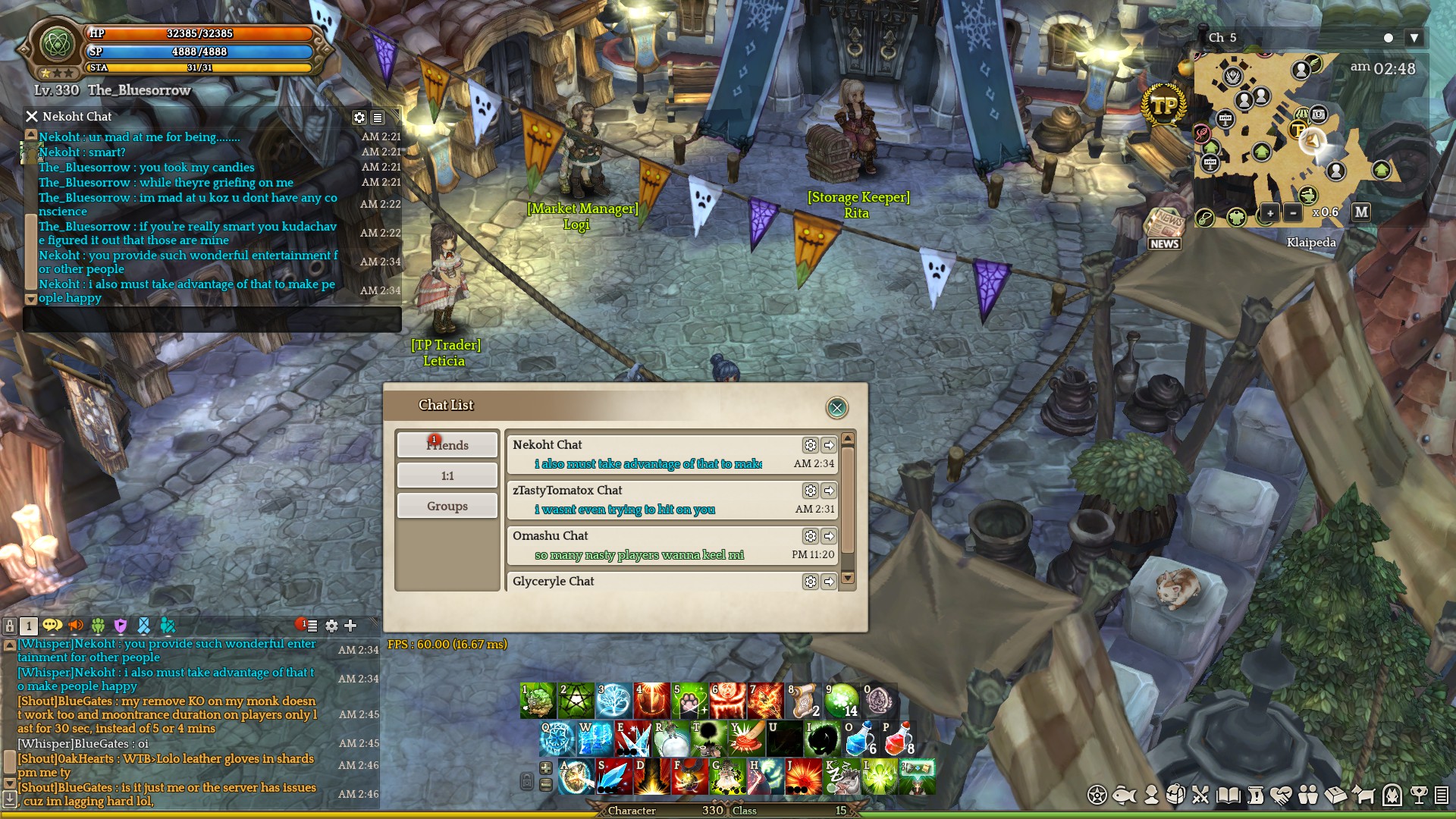Open Nekoht Chat window gear settings
The image size is (1456, 819).
[359, 118]
